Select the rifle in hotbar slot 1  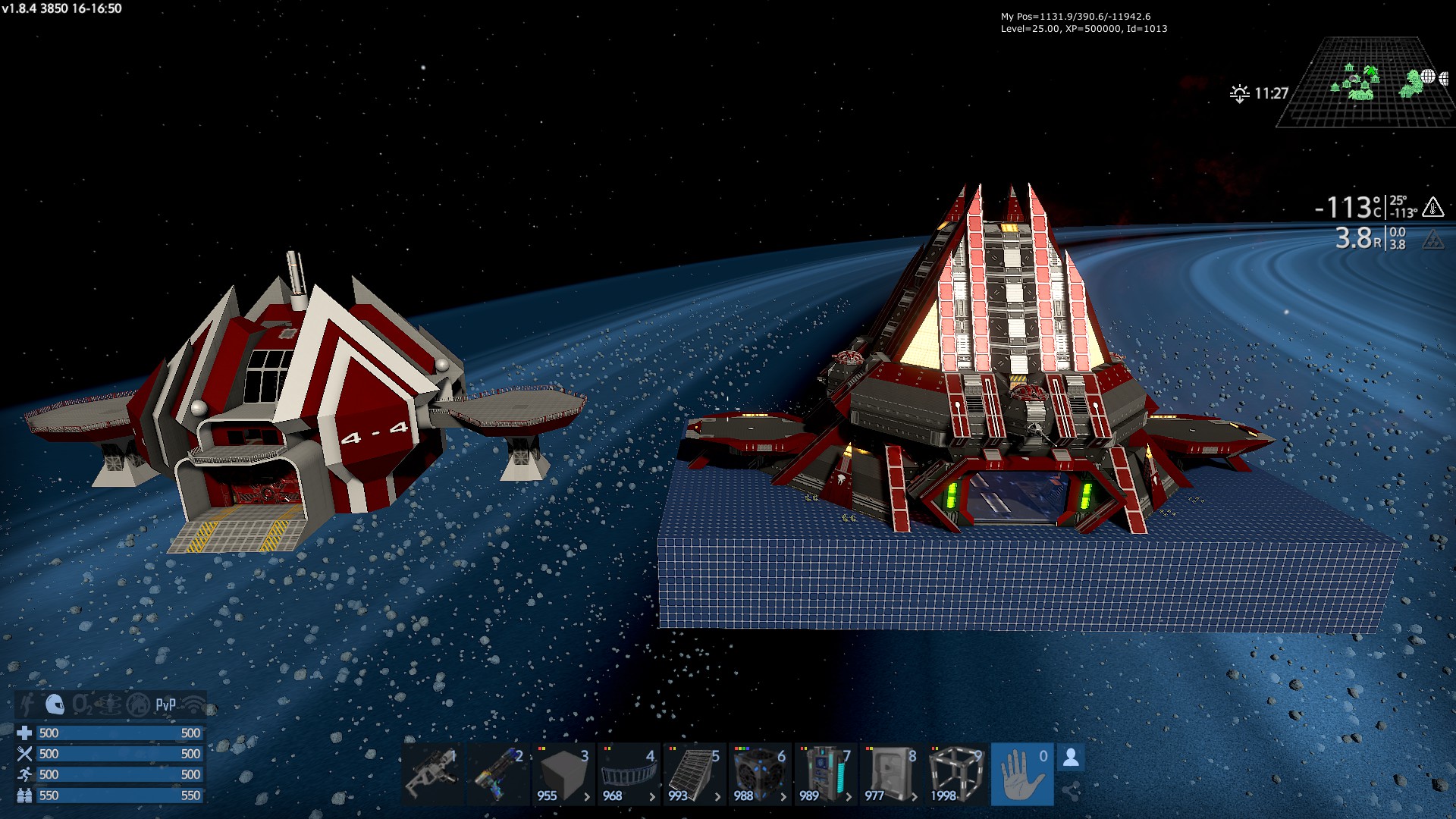pos(431,774)
